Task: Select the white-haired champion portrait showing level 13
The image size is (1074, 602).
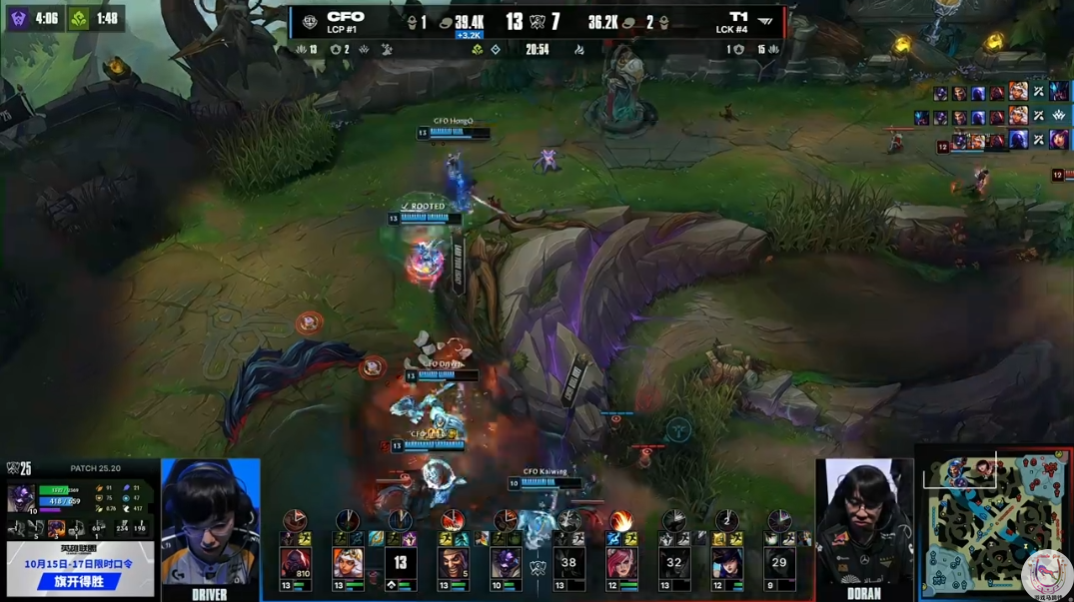Action: tap(348, 564)
